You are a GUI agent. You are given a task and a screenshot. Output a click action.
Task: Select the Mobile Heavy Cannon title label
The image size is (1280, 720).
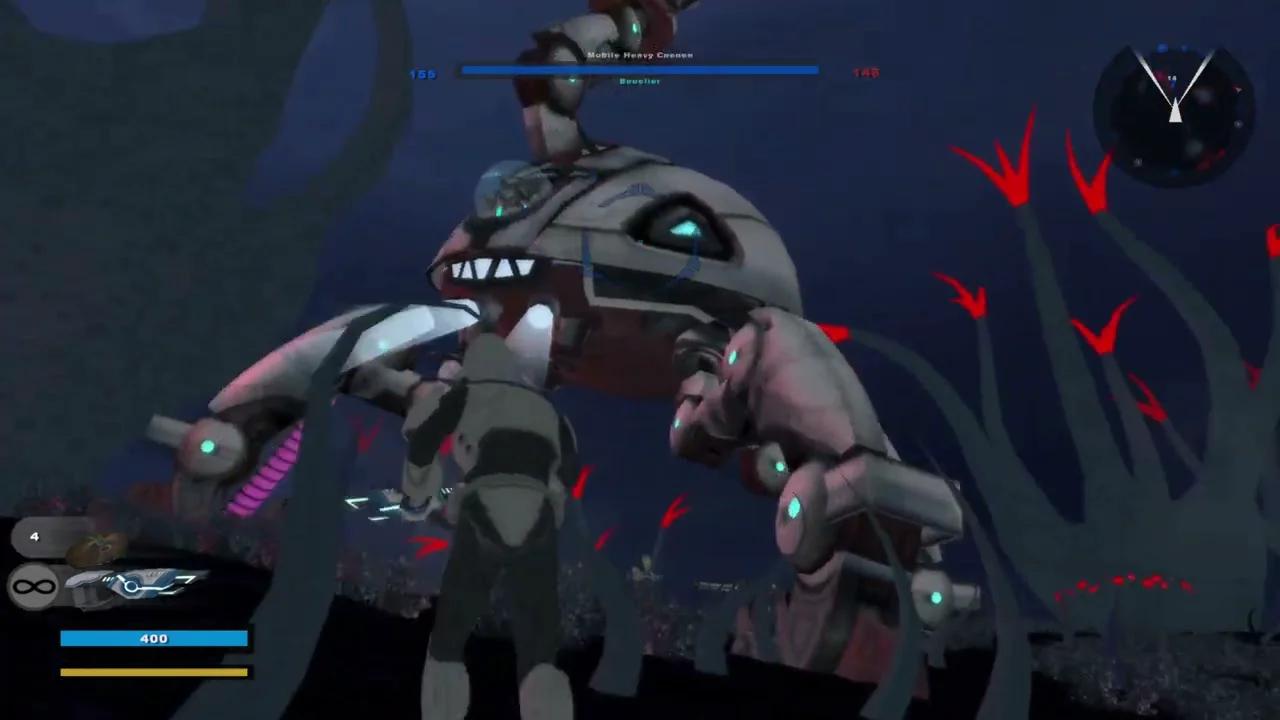click(640, 55)
